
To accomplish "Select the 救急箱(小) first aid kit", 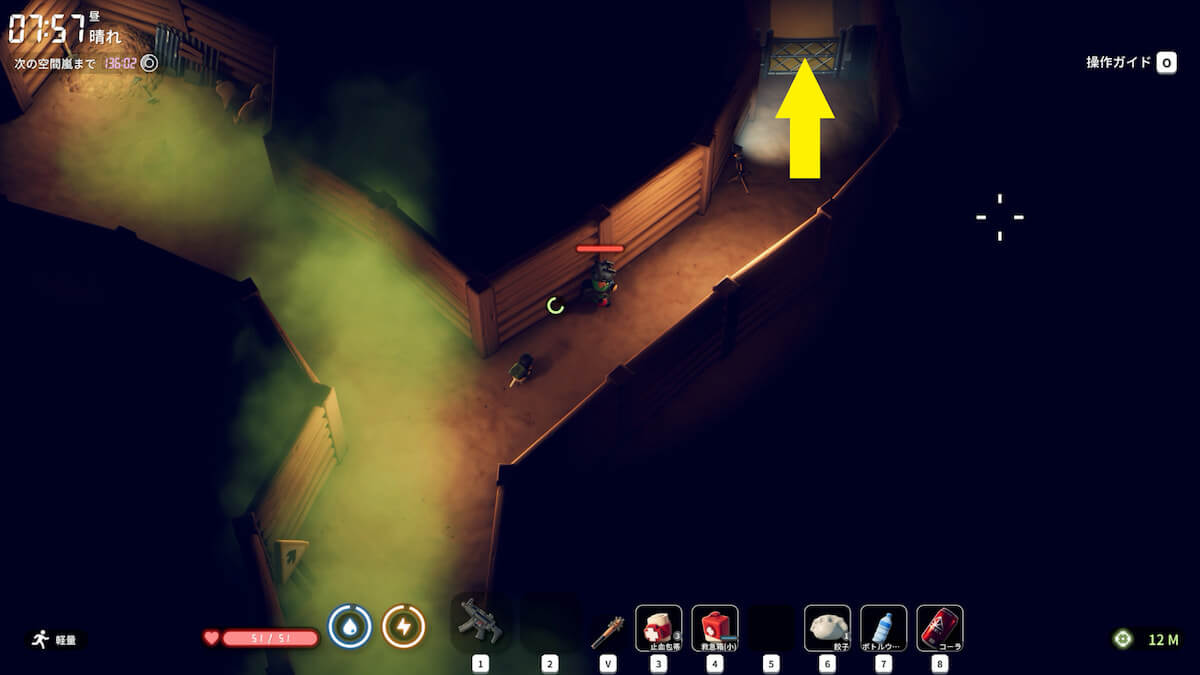I will [x=714, y=628].
